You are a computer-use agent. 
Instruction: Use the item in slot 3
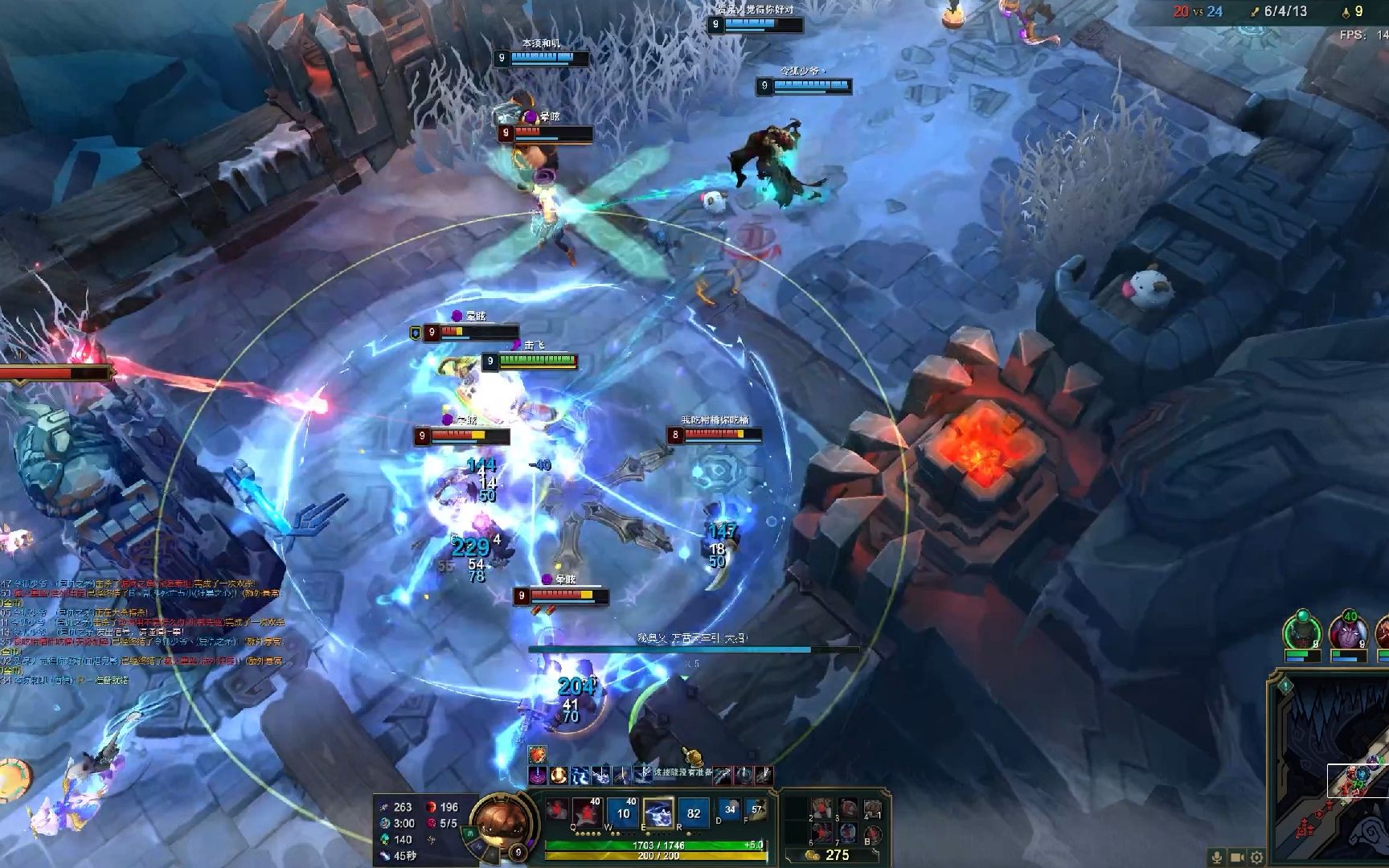coord(847,809)
